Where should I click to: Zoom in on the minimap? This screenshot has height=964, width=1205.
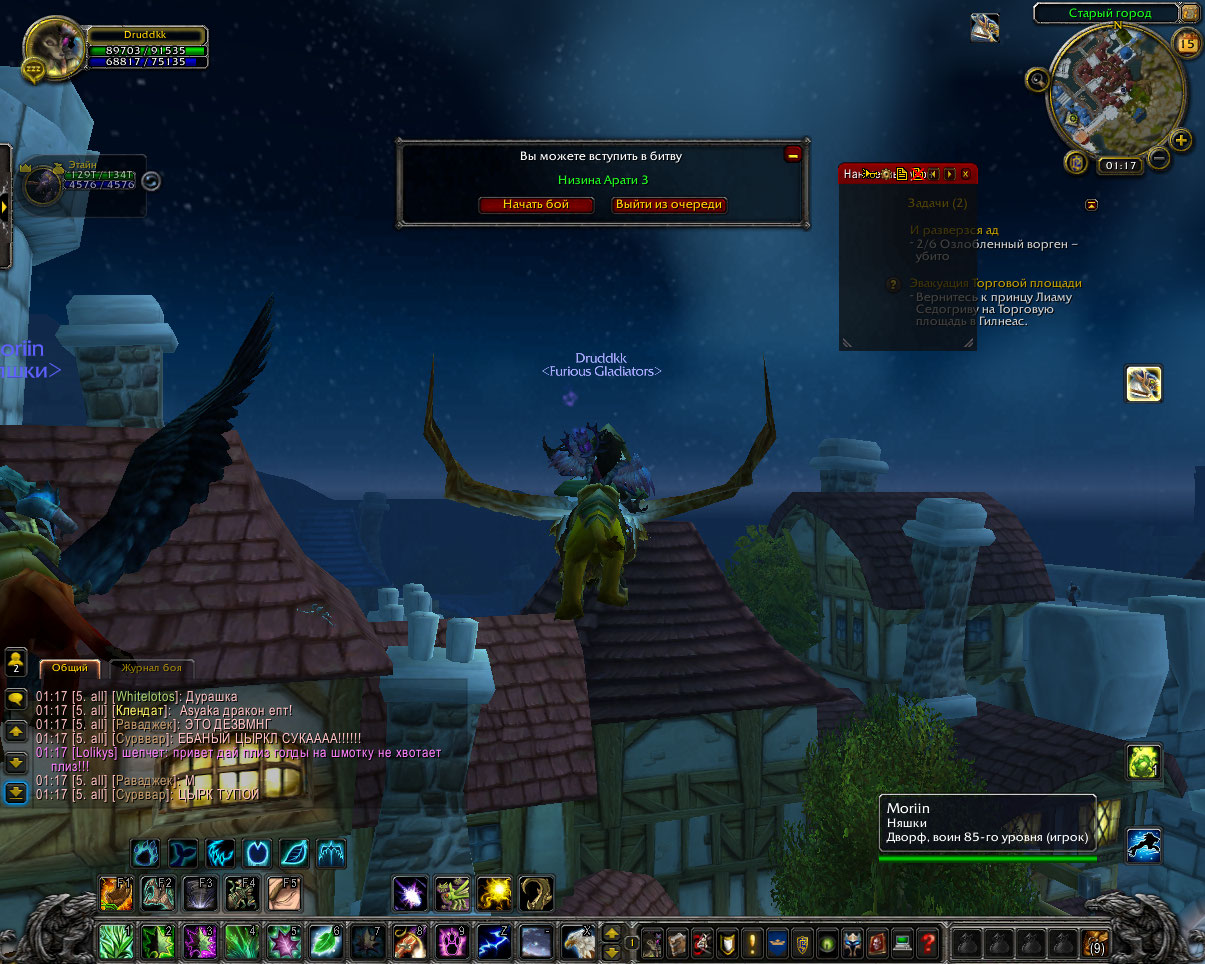[1181, 140]
